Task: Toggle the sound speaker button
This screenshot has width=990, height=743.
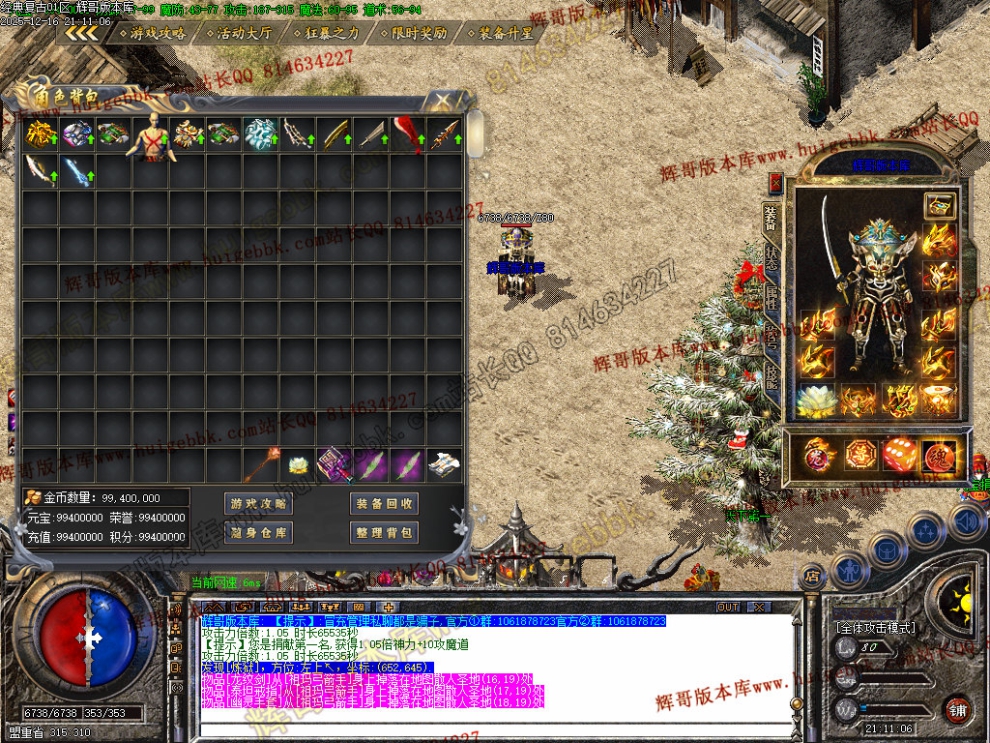Action: [x=966, y=522]
